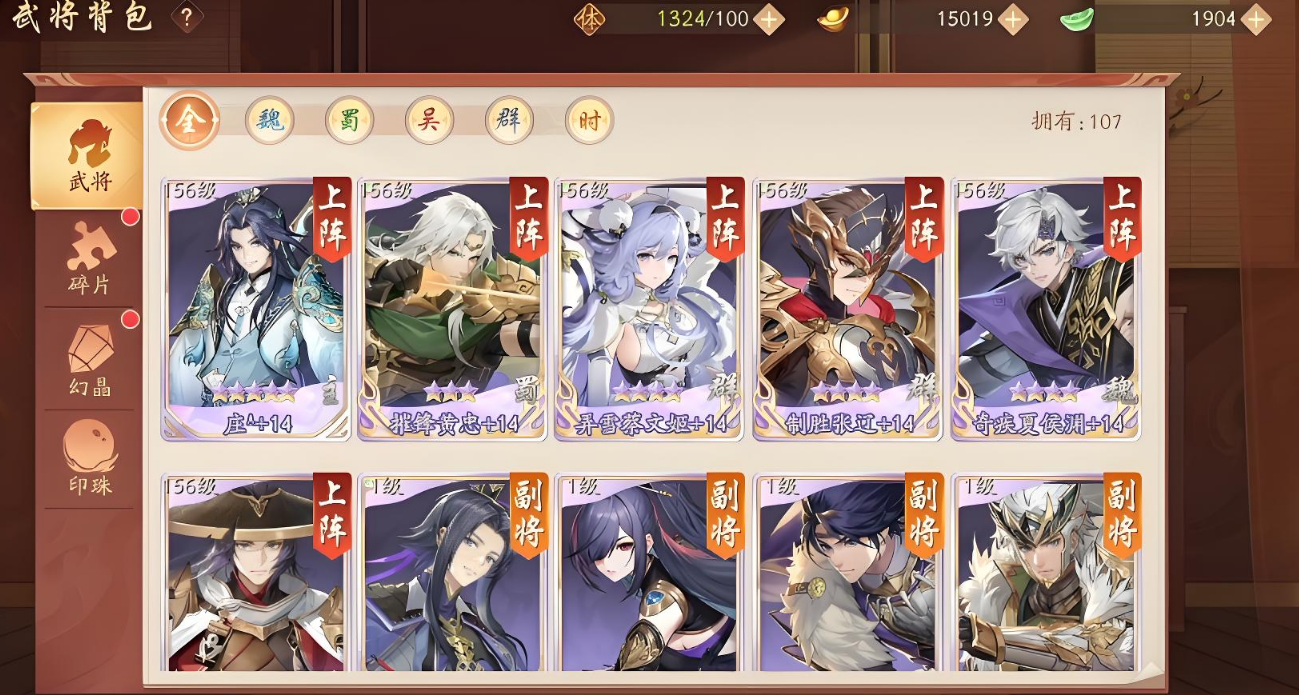Select the blue-robed main lord card

256,308
